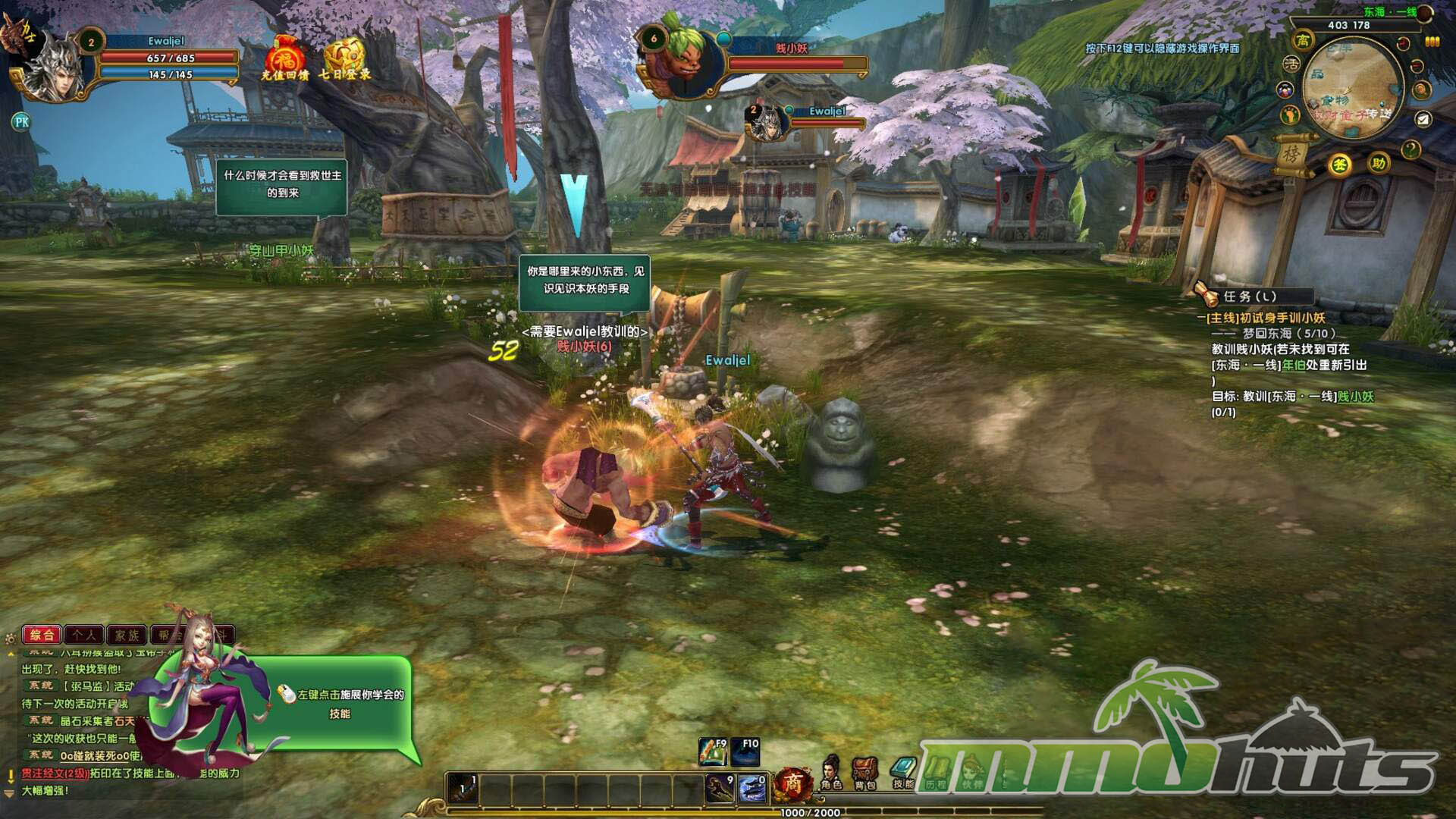
Task: Open the 任务 quest tracker header
Action: click(x=1250, y=297)
